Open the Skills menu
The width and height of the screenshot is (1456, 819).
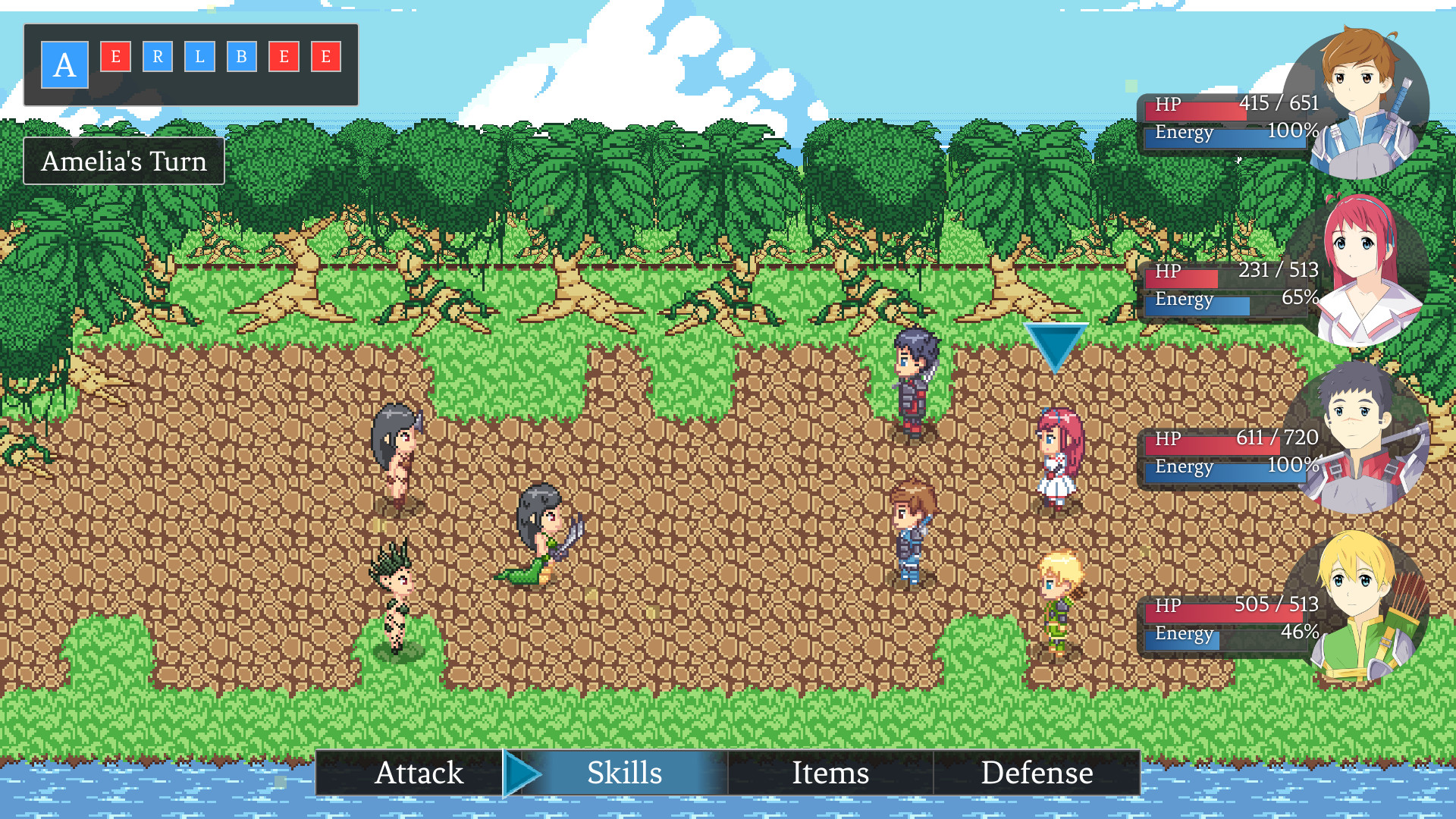point(623,773)
